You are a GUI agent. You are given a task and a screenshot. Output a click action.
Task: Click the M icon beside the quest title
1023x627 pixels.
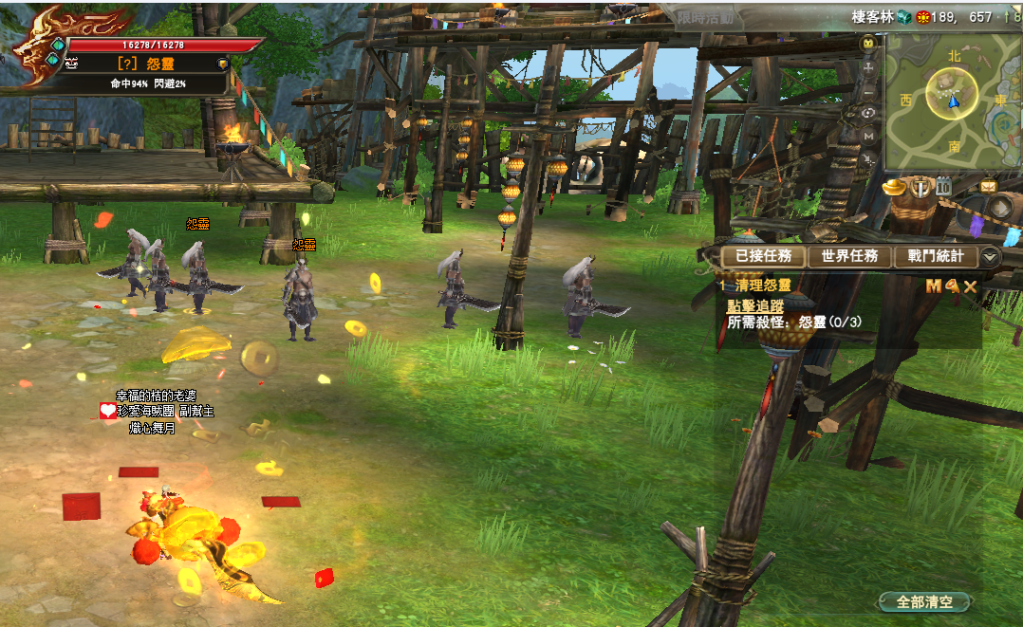[933, 287]
